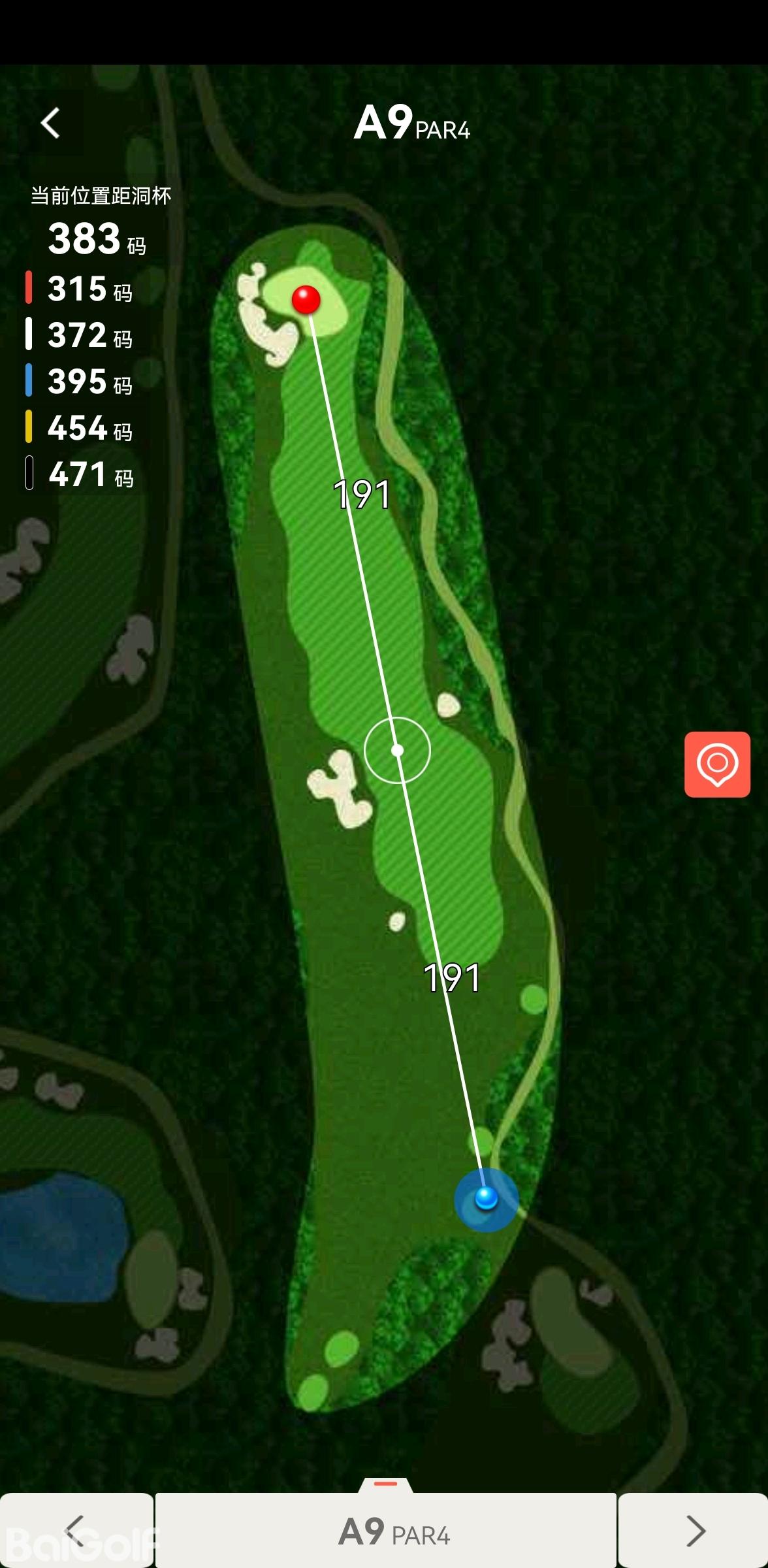Tap the blue current position marker
This screenshot has height=1568, width=768.
point(486,1199)
